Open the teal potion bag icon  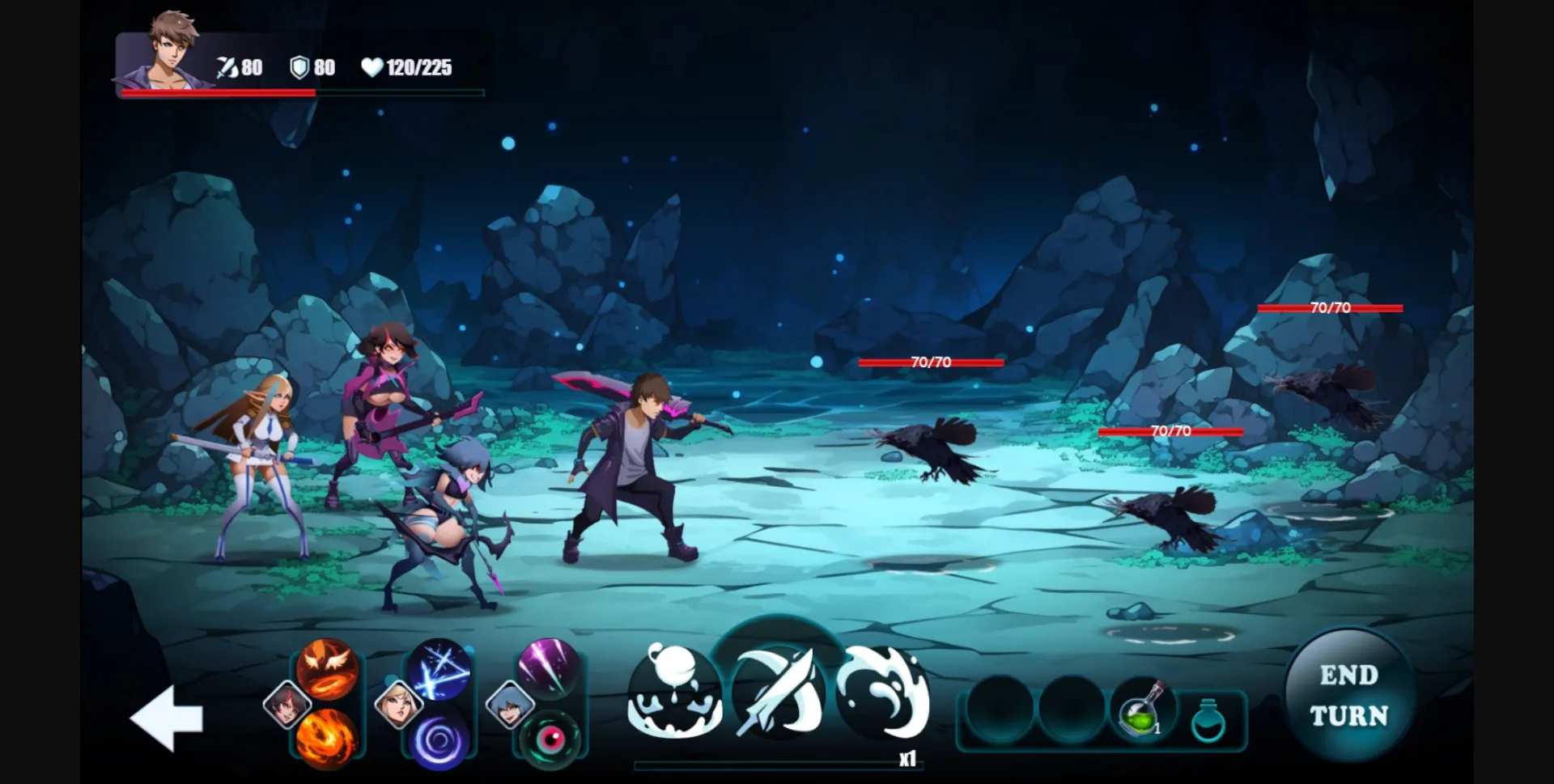point(1208,720)
